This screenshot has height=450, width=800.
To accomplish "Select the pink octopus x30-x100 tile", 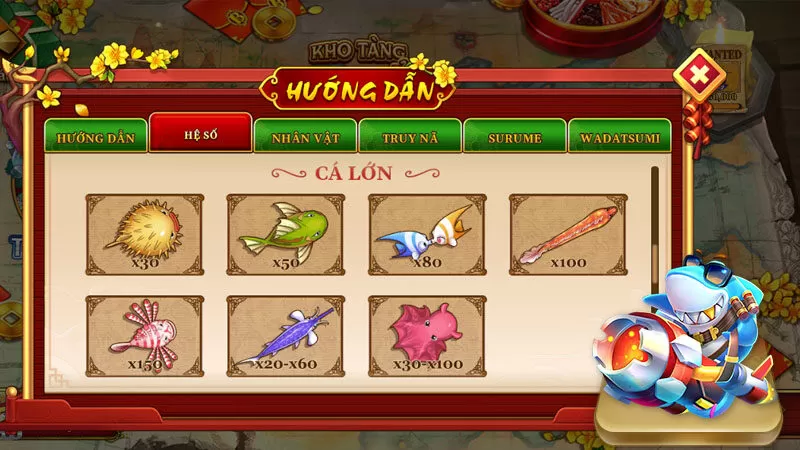I will tap(427, 335).
